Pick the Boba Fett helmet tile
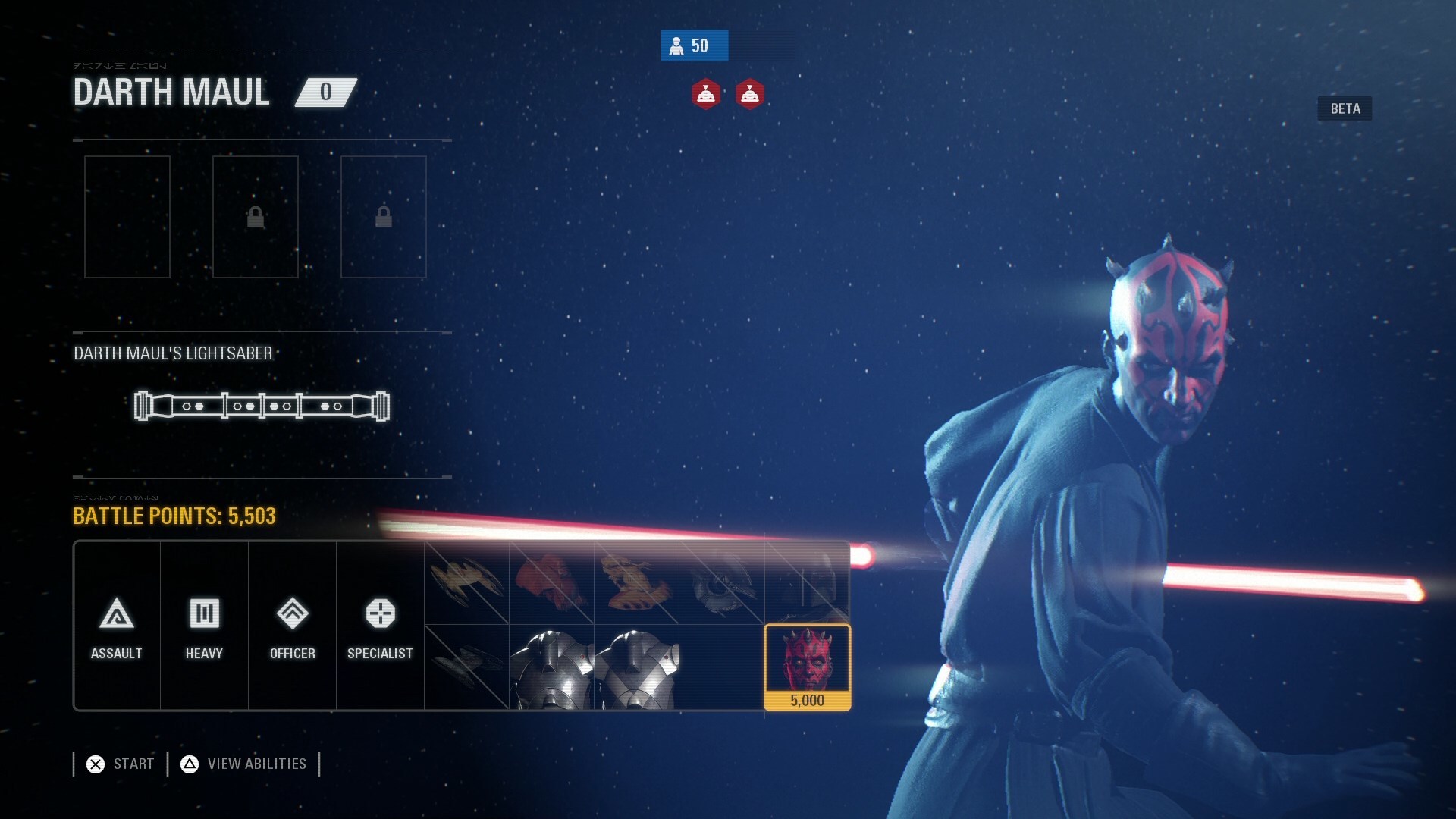This screenshot has width=1456, height=819. point(807,583)
